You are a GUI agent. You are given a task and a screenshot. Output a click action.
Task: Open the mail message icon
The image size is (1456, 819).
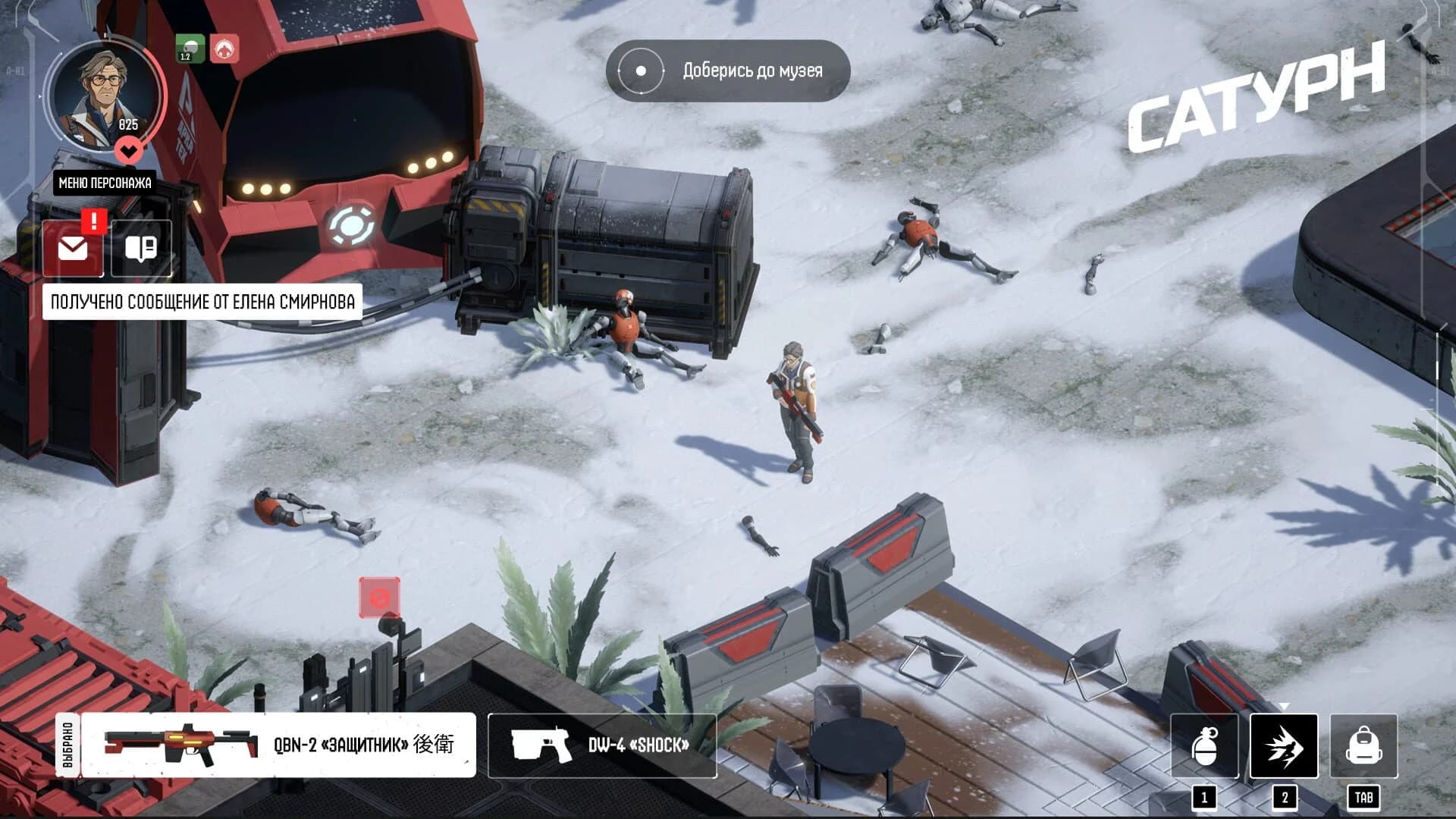(x=74, y=247)
